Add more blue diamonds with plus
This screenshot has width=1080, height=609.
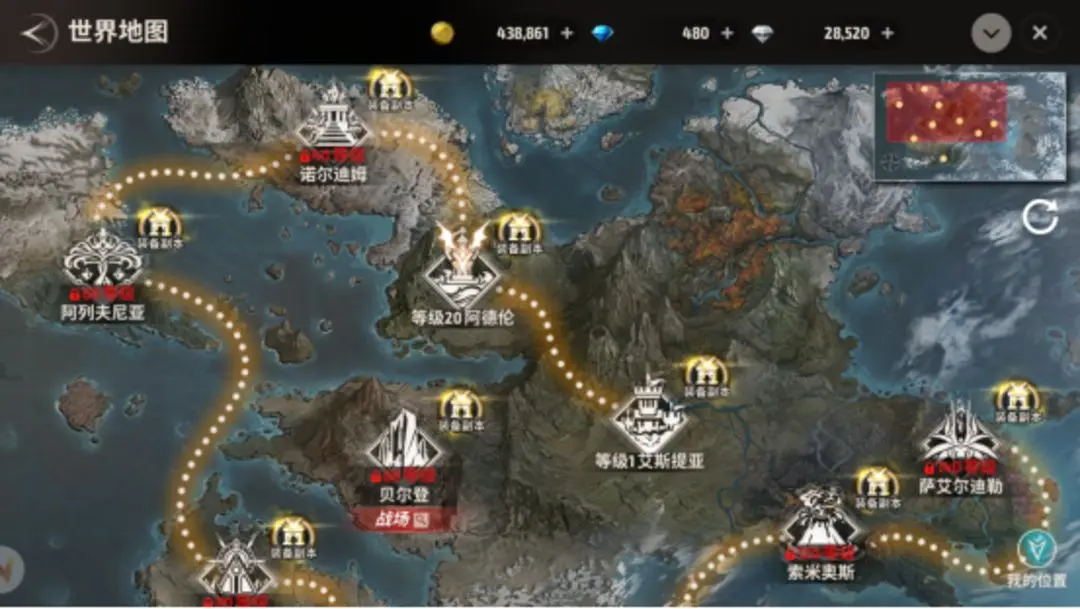pos(727,33)
